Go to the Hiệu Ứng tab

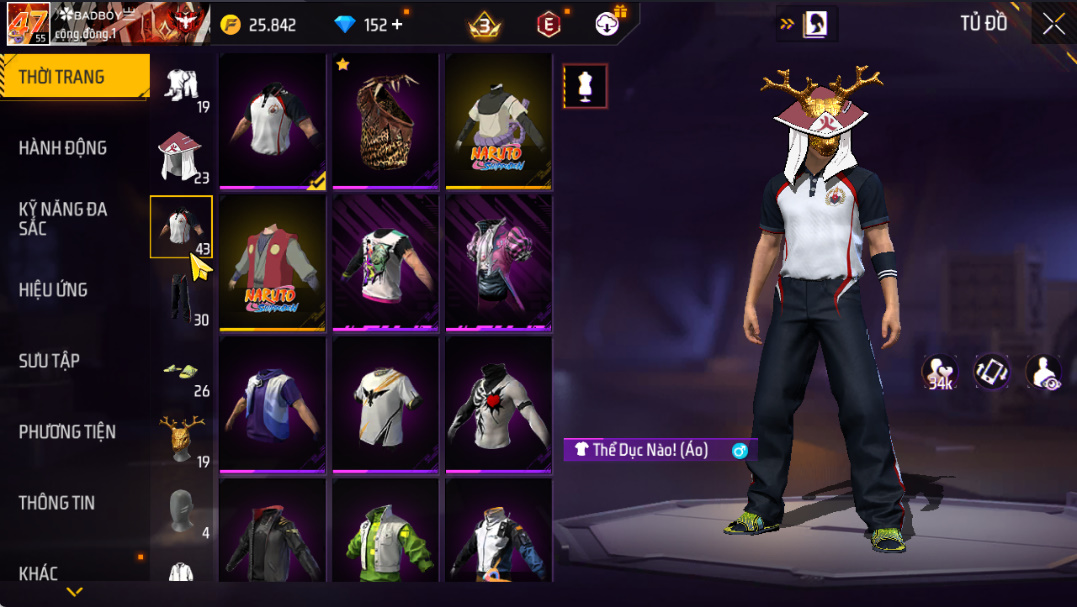tap(53, 290)
